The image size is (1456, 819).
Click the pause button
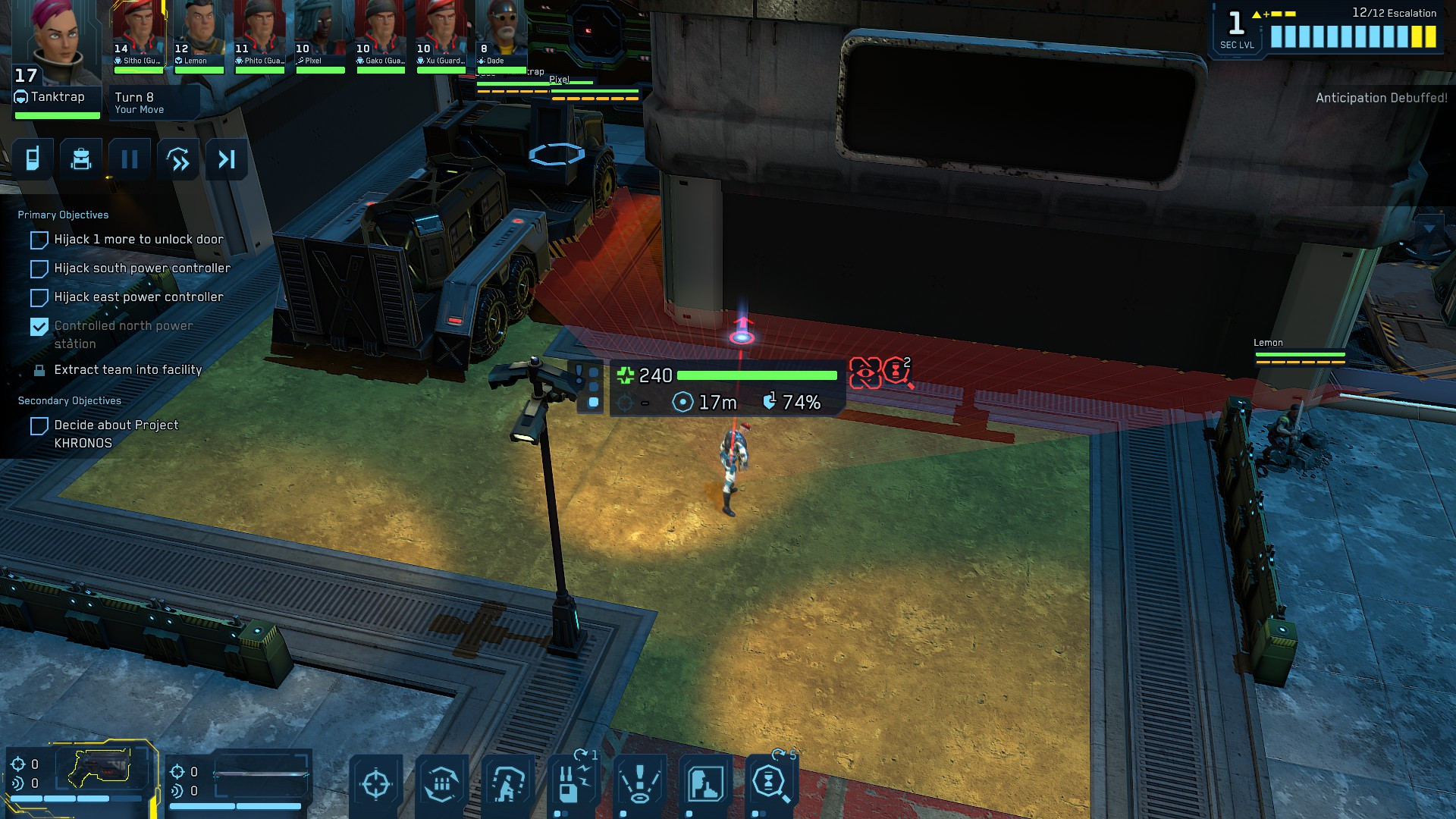(130, 159)
